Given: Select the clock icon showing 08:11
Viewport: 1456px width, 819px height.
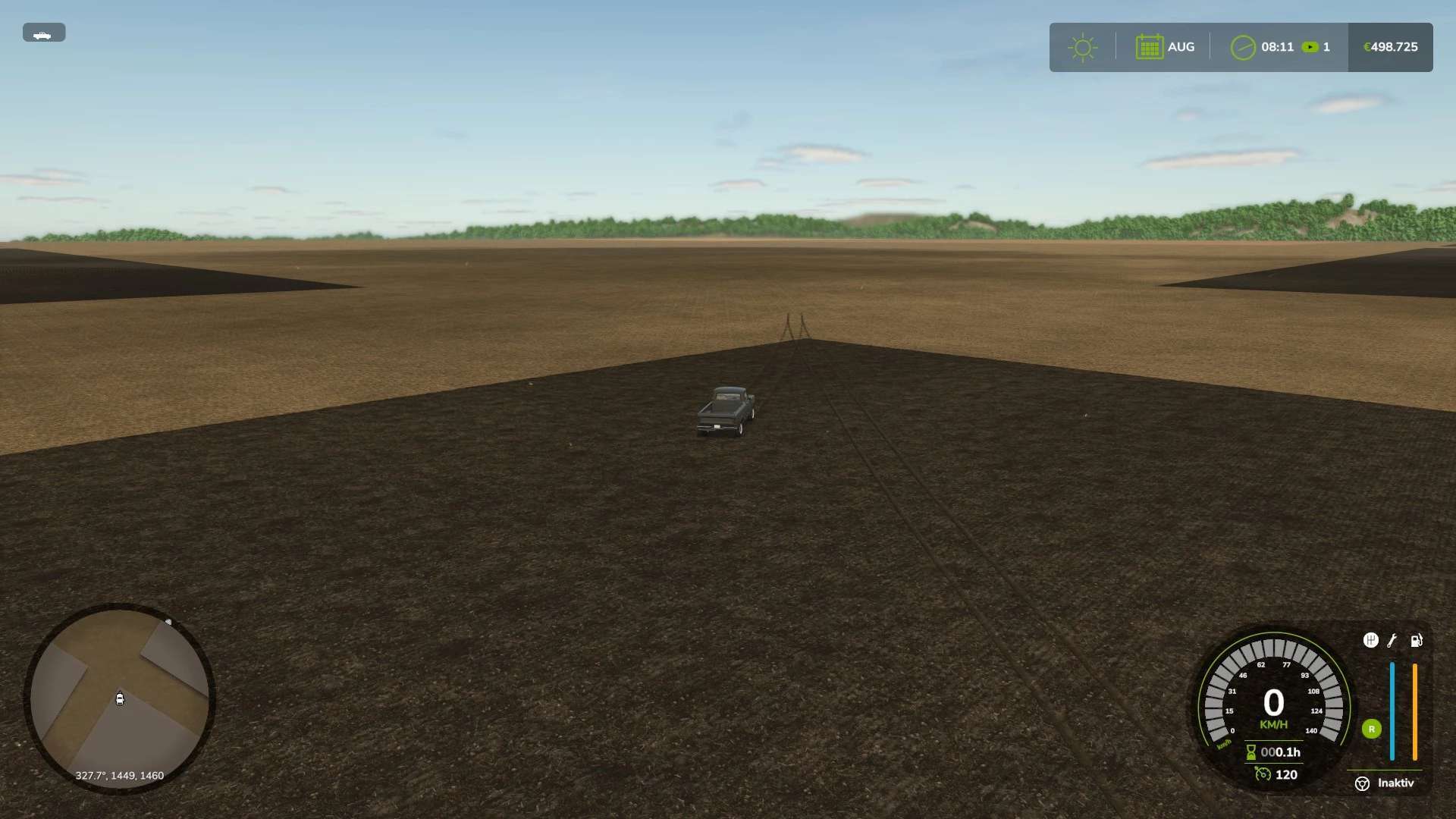Looking at the screenshot, I should click(x=1241, y=46).
